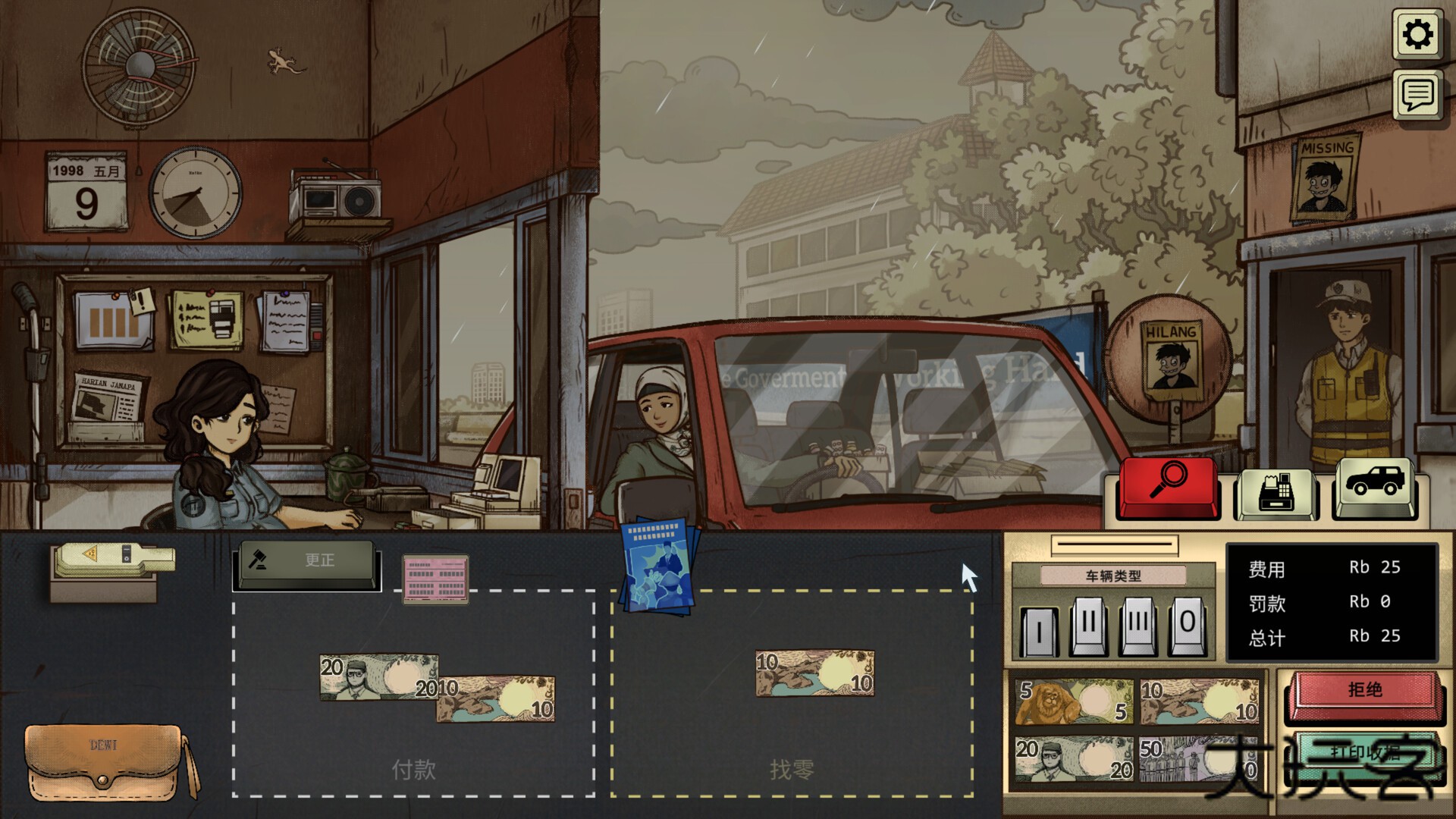Switch to the cash register button
The height and width of the screenshot is (819, 1456).
[x=1276, y=493]
